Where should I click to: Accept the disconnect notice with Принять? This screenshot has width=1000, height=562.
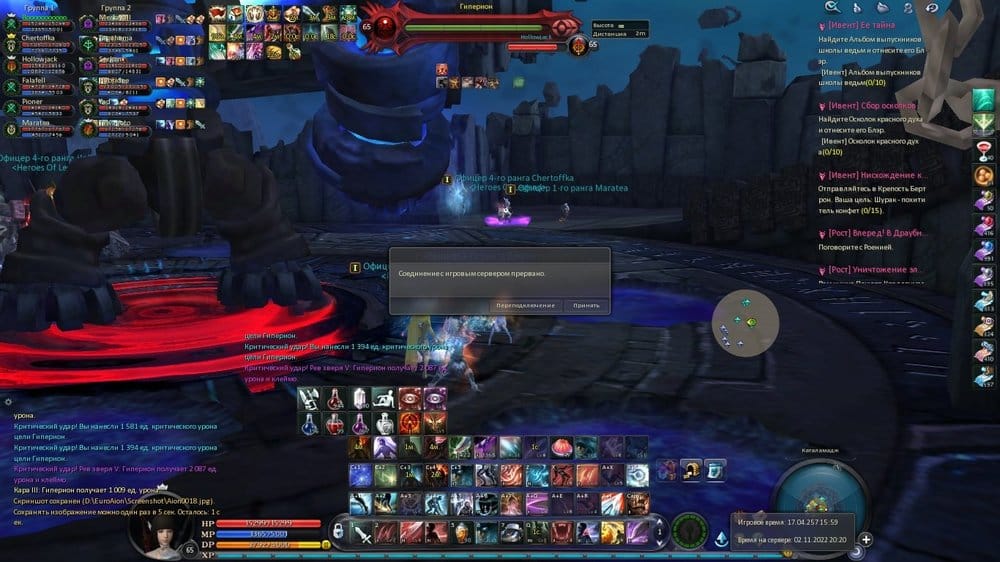[586, 305]
